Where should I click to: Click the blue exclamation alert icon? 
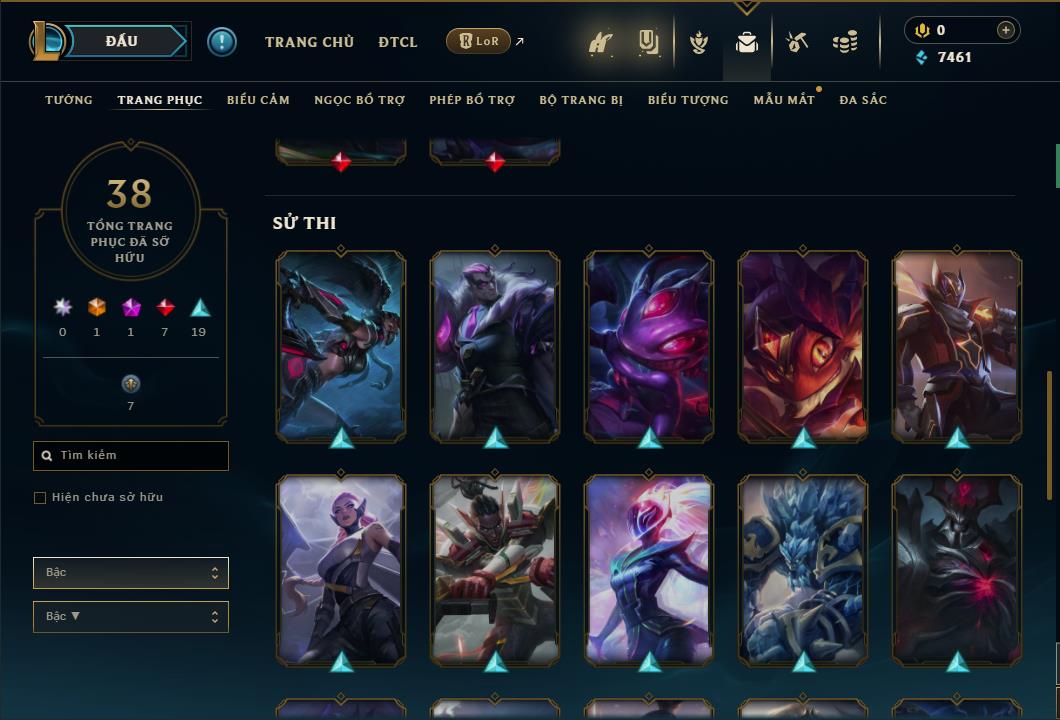[222, 41]
